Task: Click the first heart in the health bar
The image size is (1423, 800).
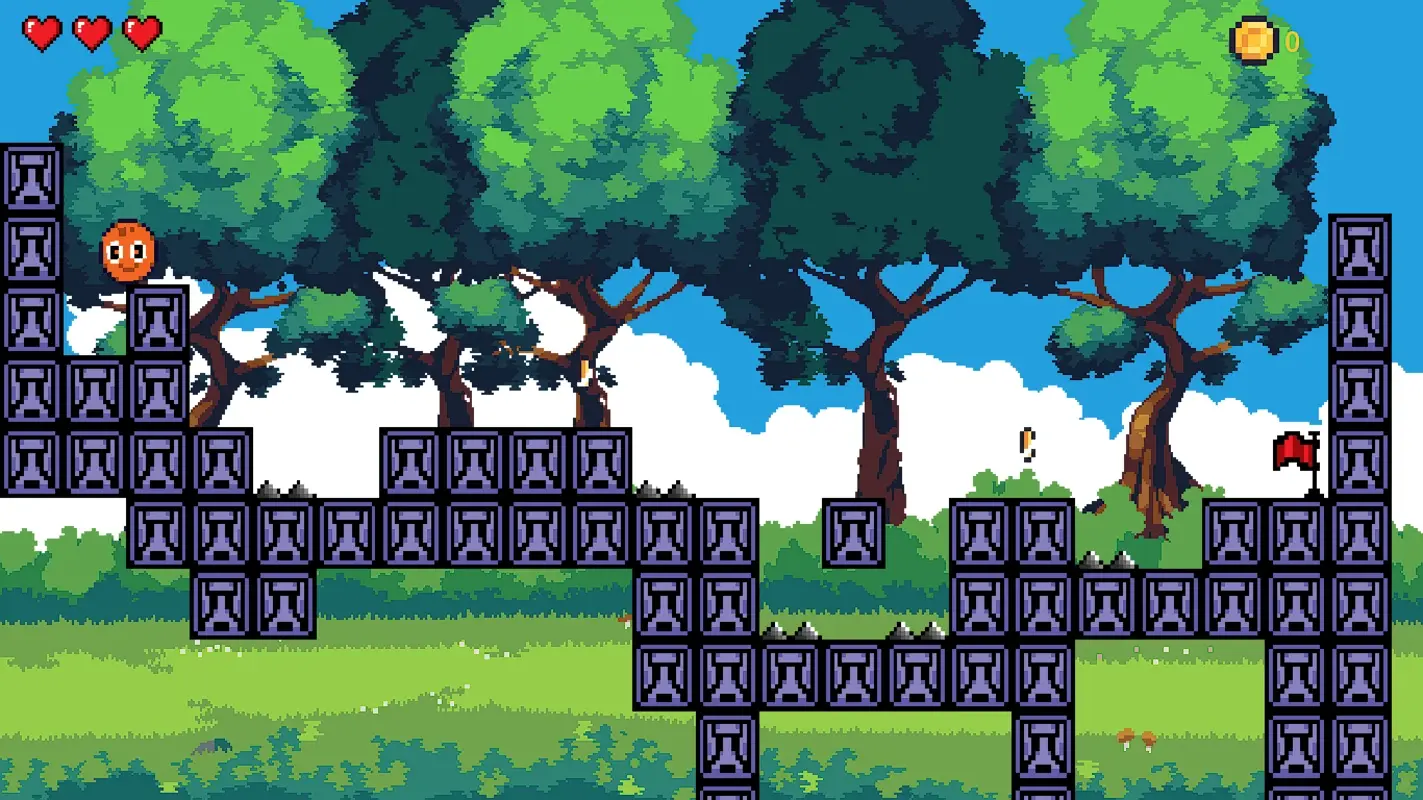Action: click(x=42, y=31)
